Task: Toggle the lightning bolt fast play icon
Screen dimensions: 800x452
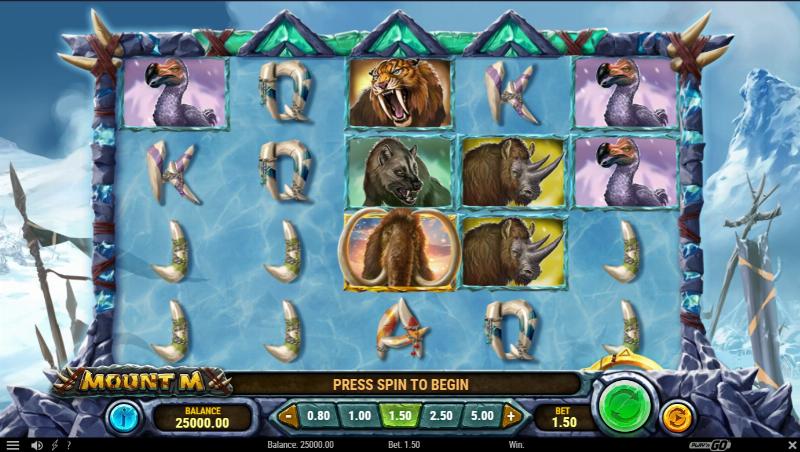Action: [54, 445]
